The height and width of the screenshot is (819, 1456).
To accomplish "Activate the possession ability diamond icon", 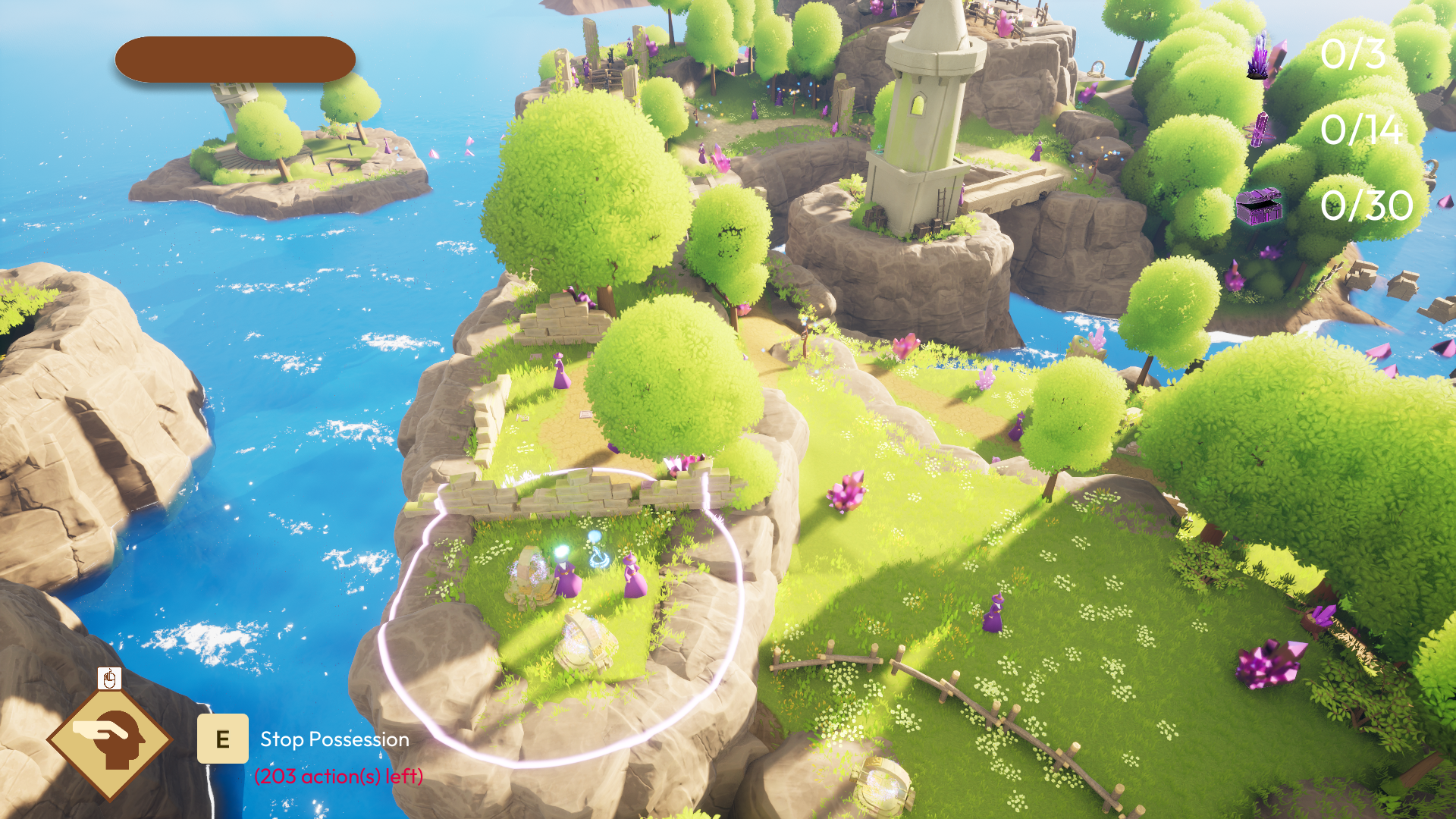I will [x=110, y=739].
